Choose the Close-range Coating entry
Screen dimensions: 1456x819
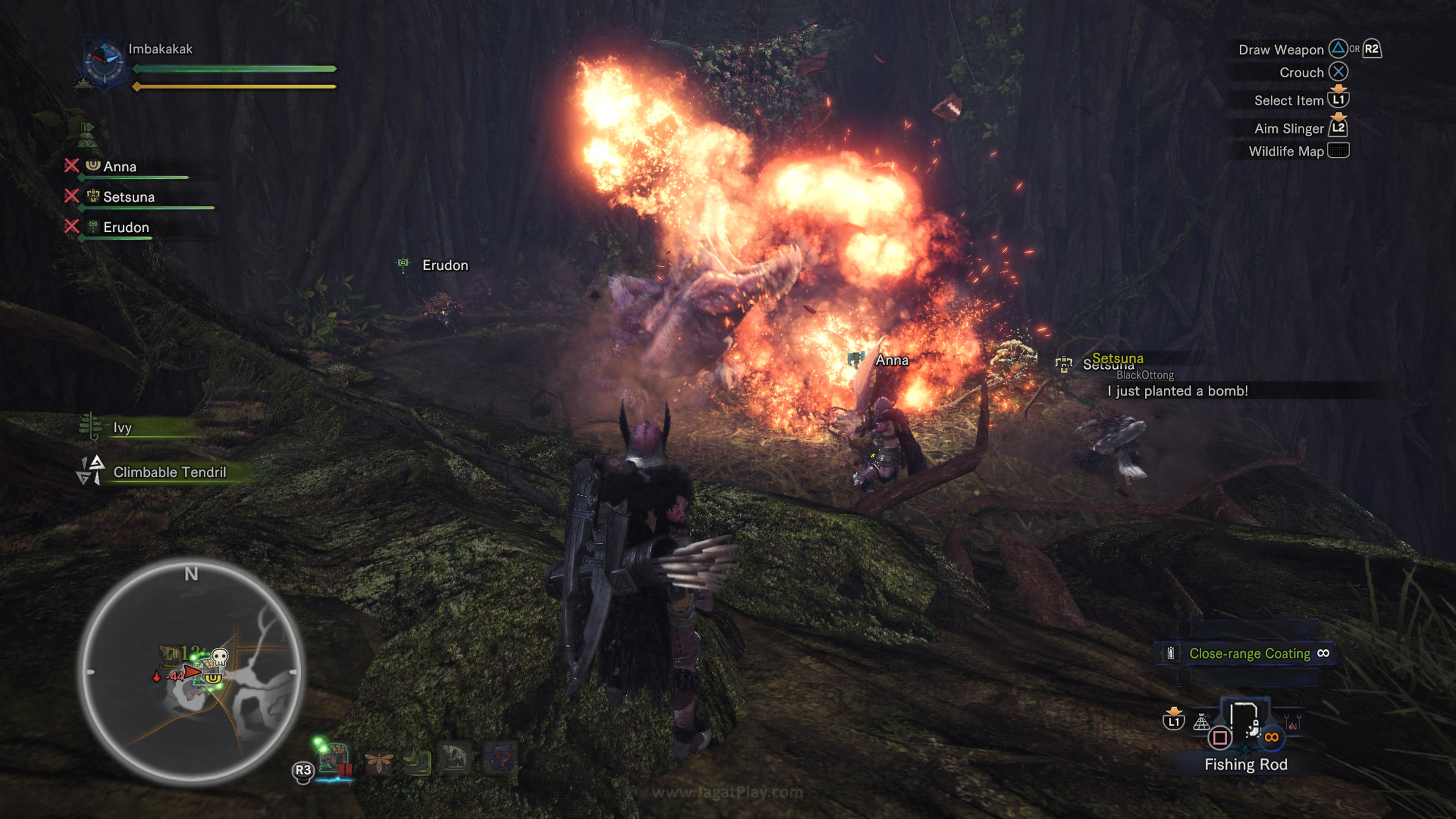pyautogui.click(x=1249, y=653)
